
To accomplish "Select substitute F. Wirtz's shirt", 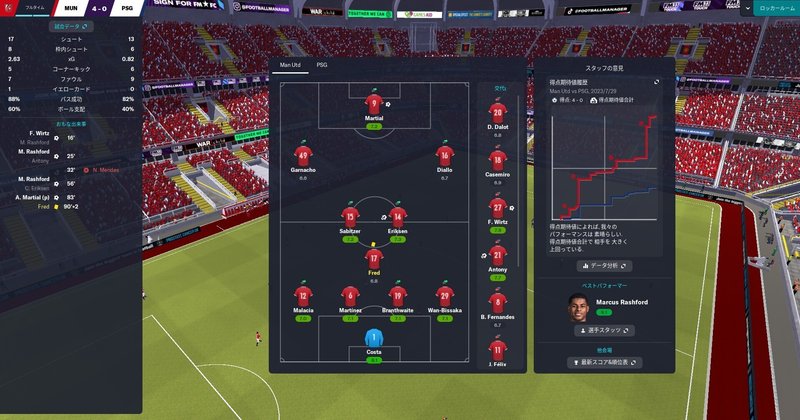I will (x=498, y=207).
